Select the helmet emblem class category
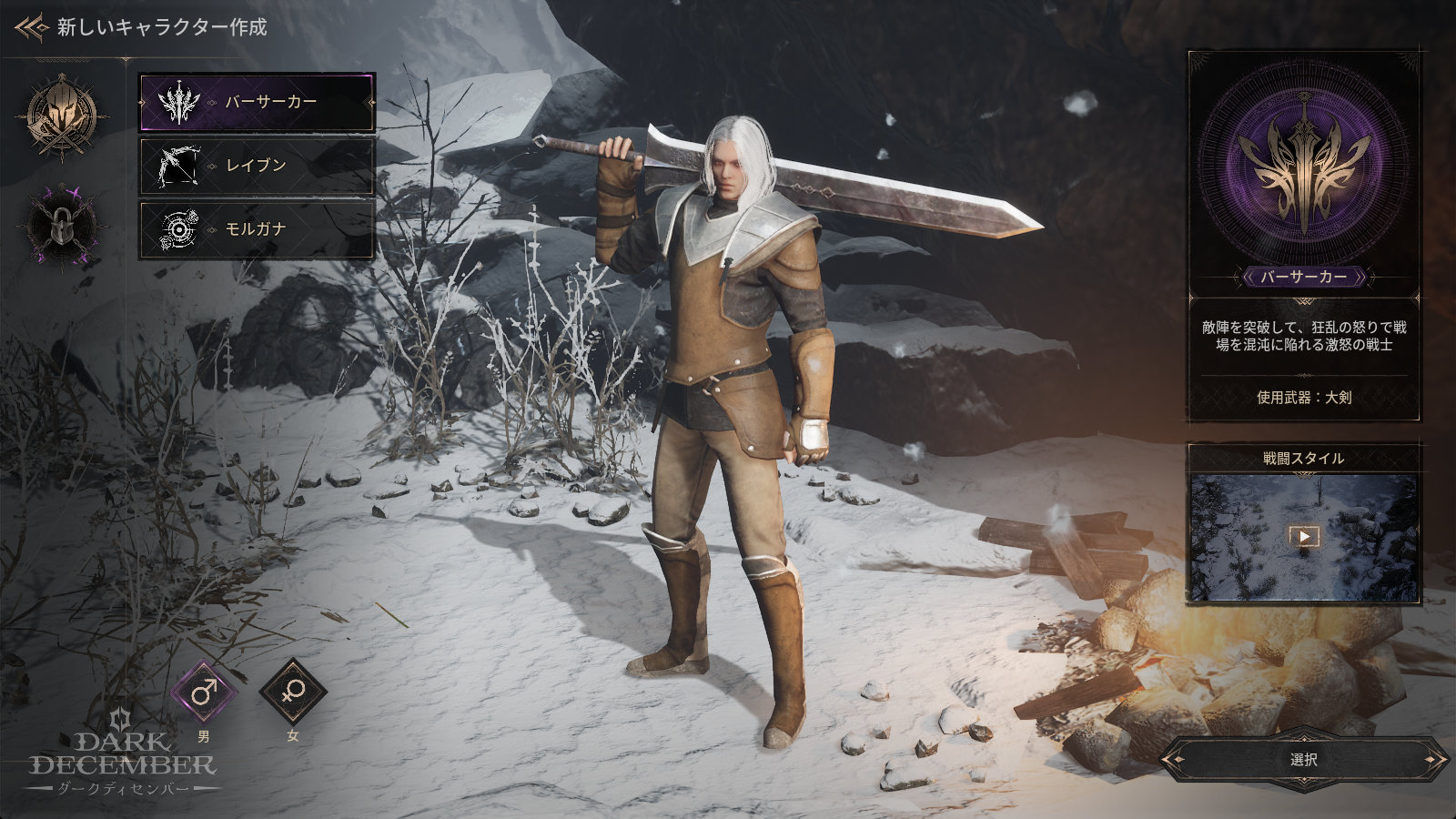The image size is (1456, 819). [x=62, y=116]
